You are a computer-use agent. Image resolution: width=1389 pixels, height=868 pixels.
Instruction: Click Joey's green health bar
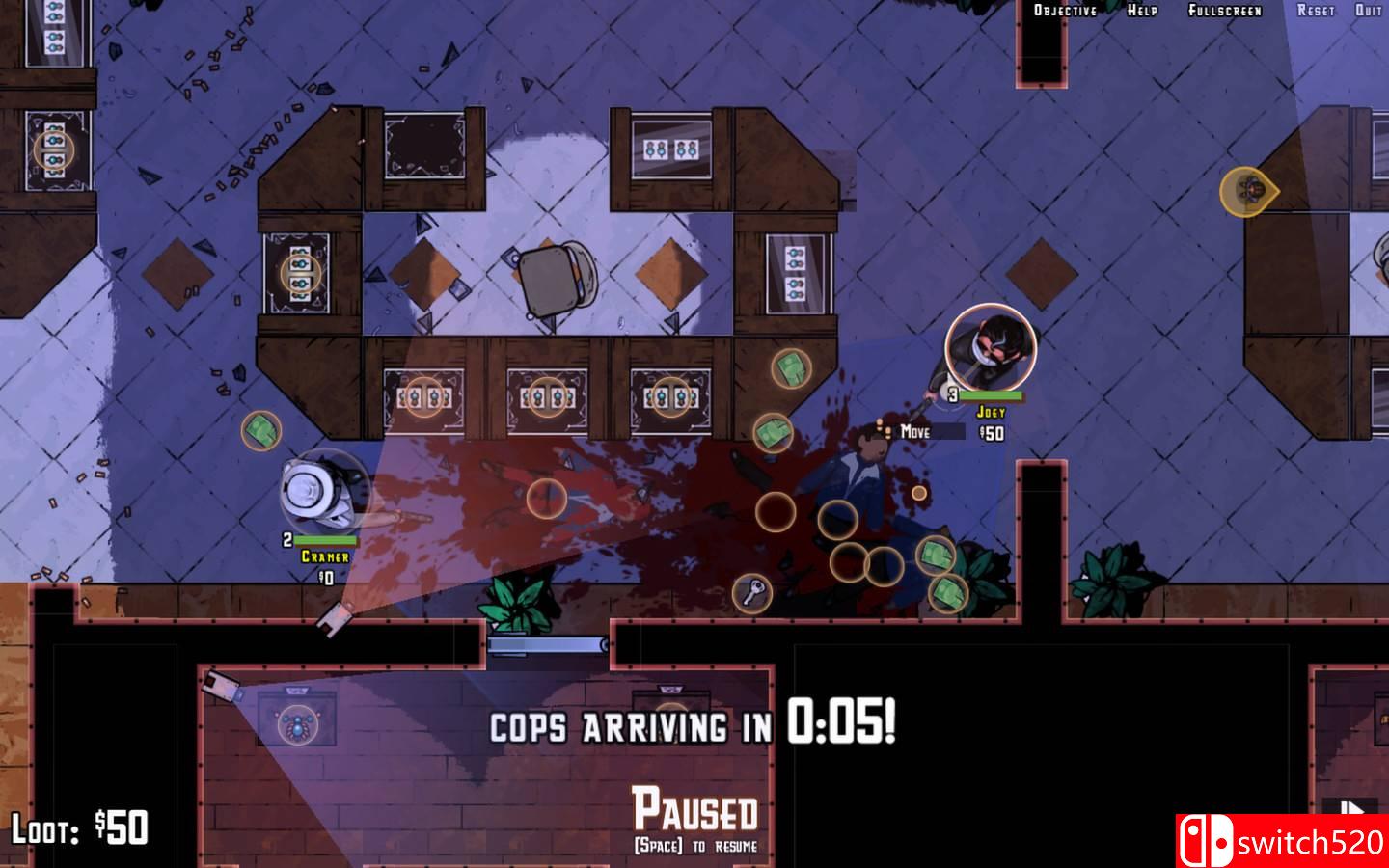click(x=992, y=395)
